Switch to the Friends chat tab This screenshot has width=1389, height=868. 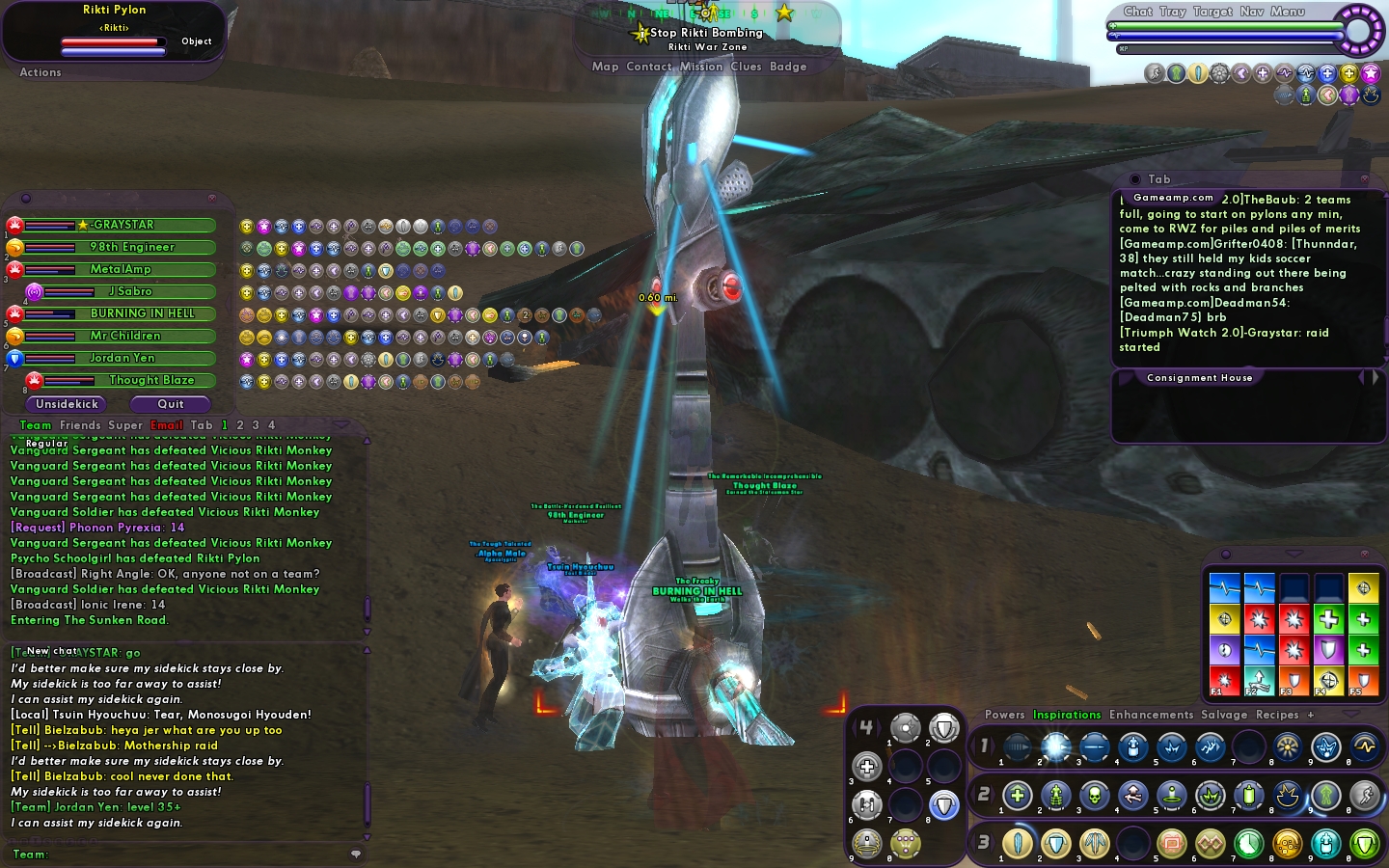79,425
